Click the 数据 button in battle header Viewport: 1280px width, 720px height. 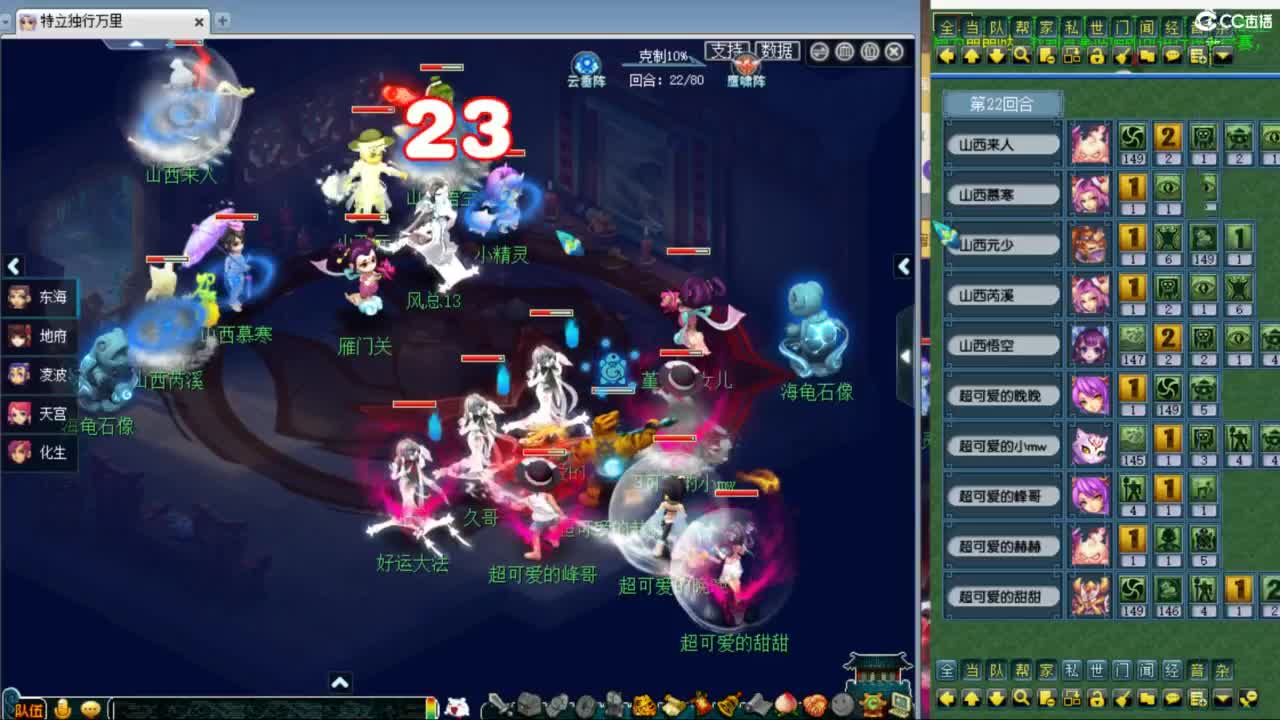tap(780, 51)
